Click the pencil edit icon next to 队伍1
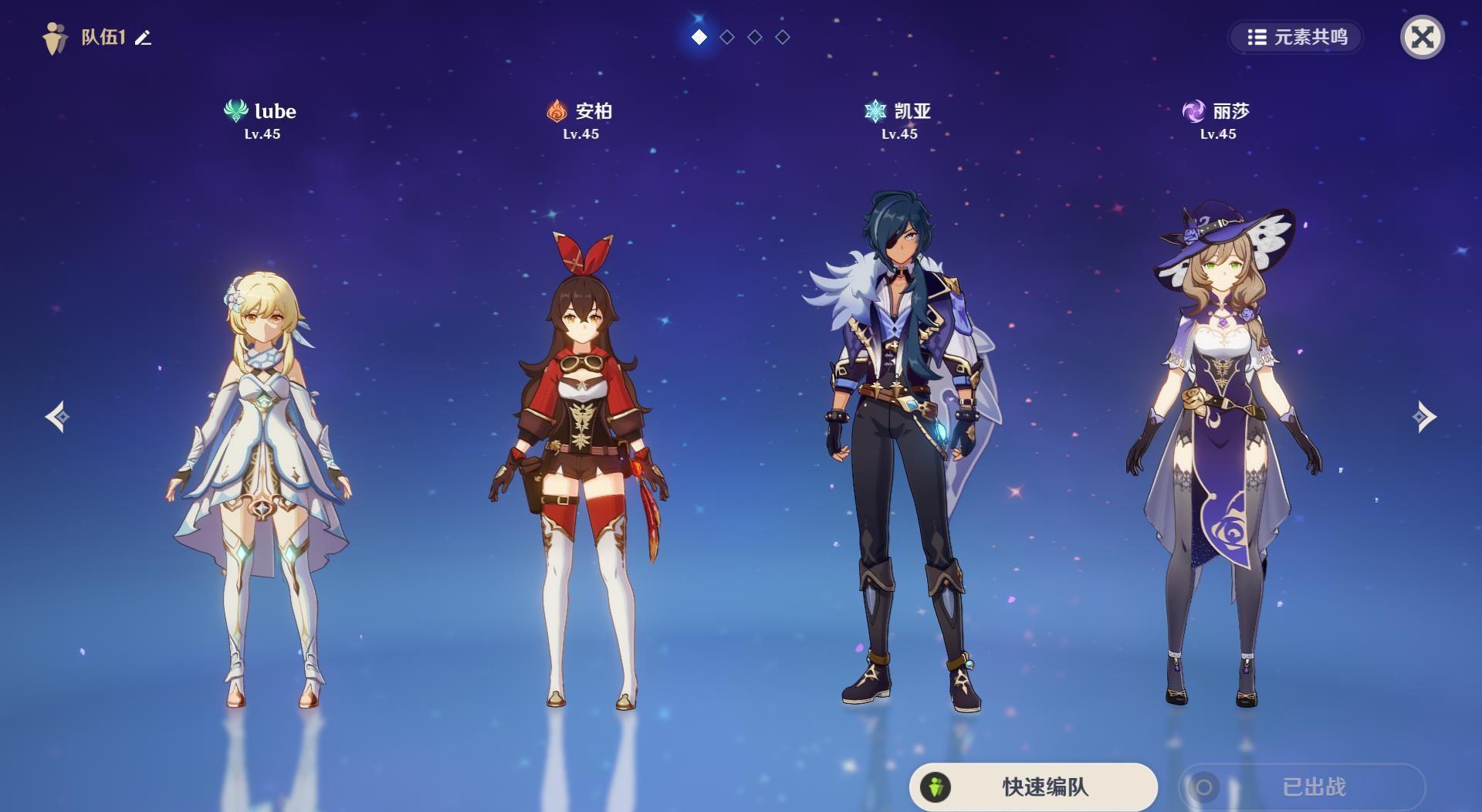1482x812 pixels. [143, 36]
